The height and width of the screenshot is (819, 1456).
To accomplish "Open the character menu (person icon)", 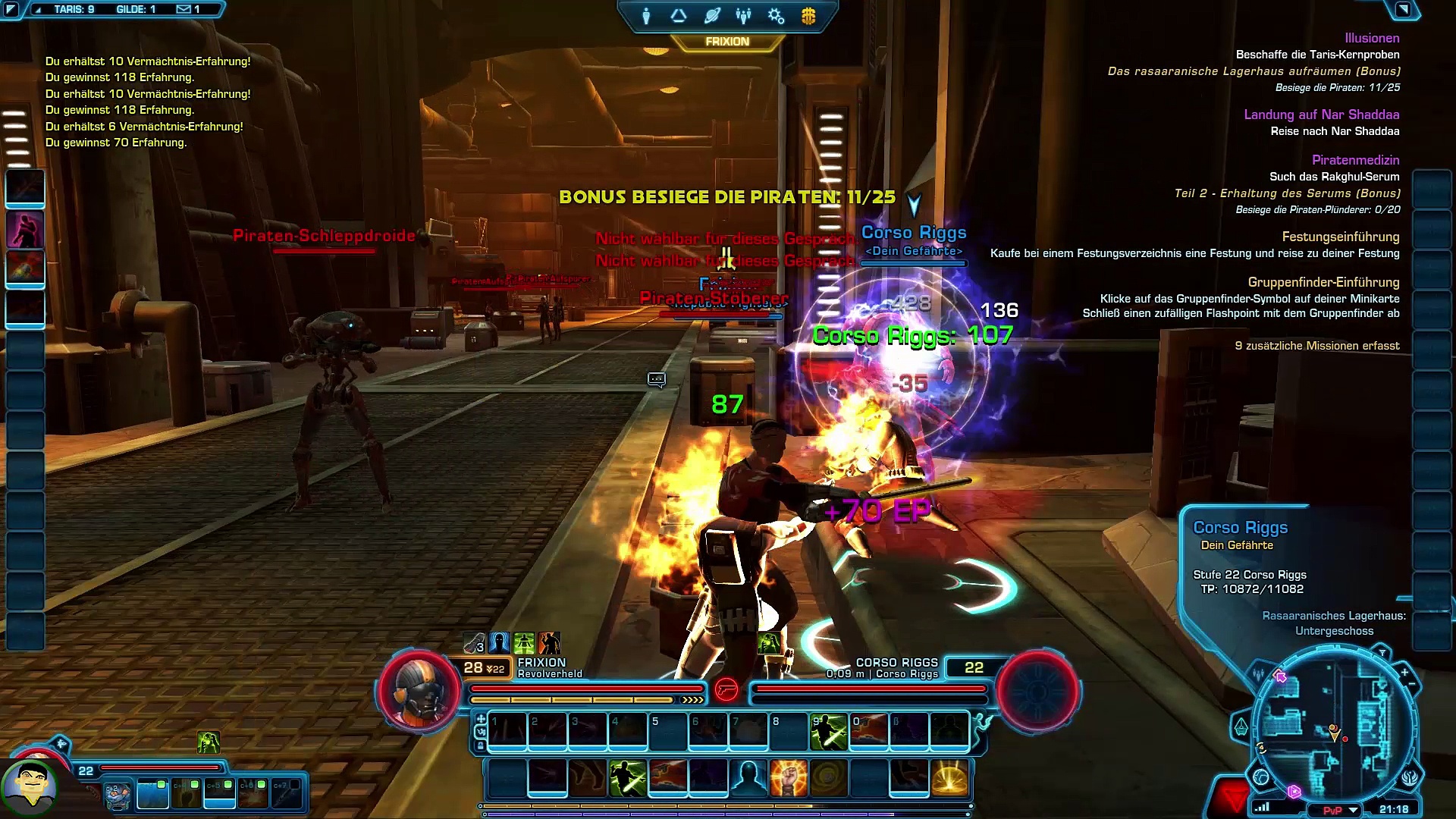I will click(x=646, y=16).
